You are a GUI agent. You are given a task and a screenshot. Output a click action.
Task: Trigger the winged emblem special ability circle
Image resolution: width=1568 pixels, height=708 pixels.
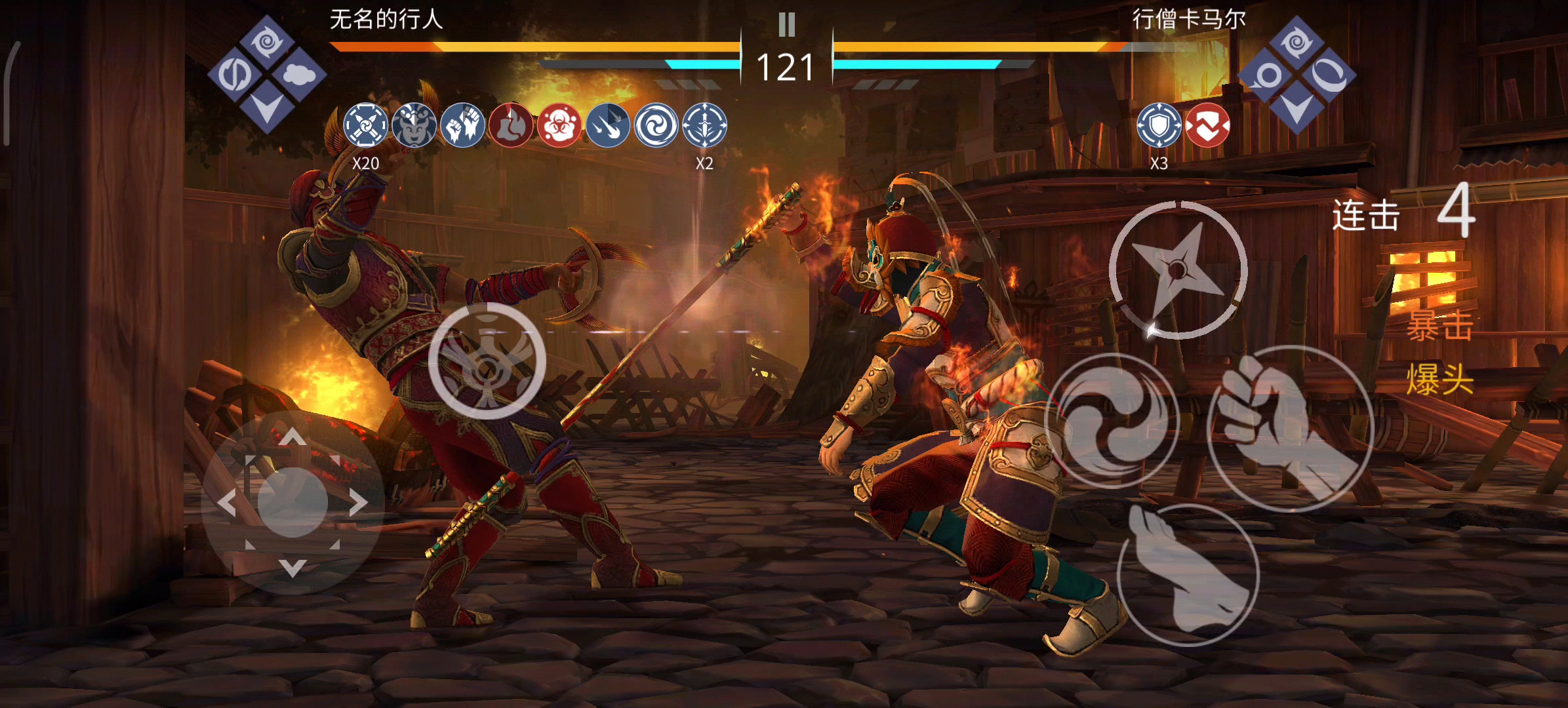[x=487, y=361]
